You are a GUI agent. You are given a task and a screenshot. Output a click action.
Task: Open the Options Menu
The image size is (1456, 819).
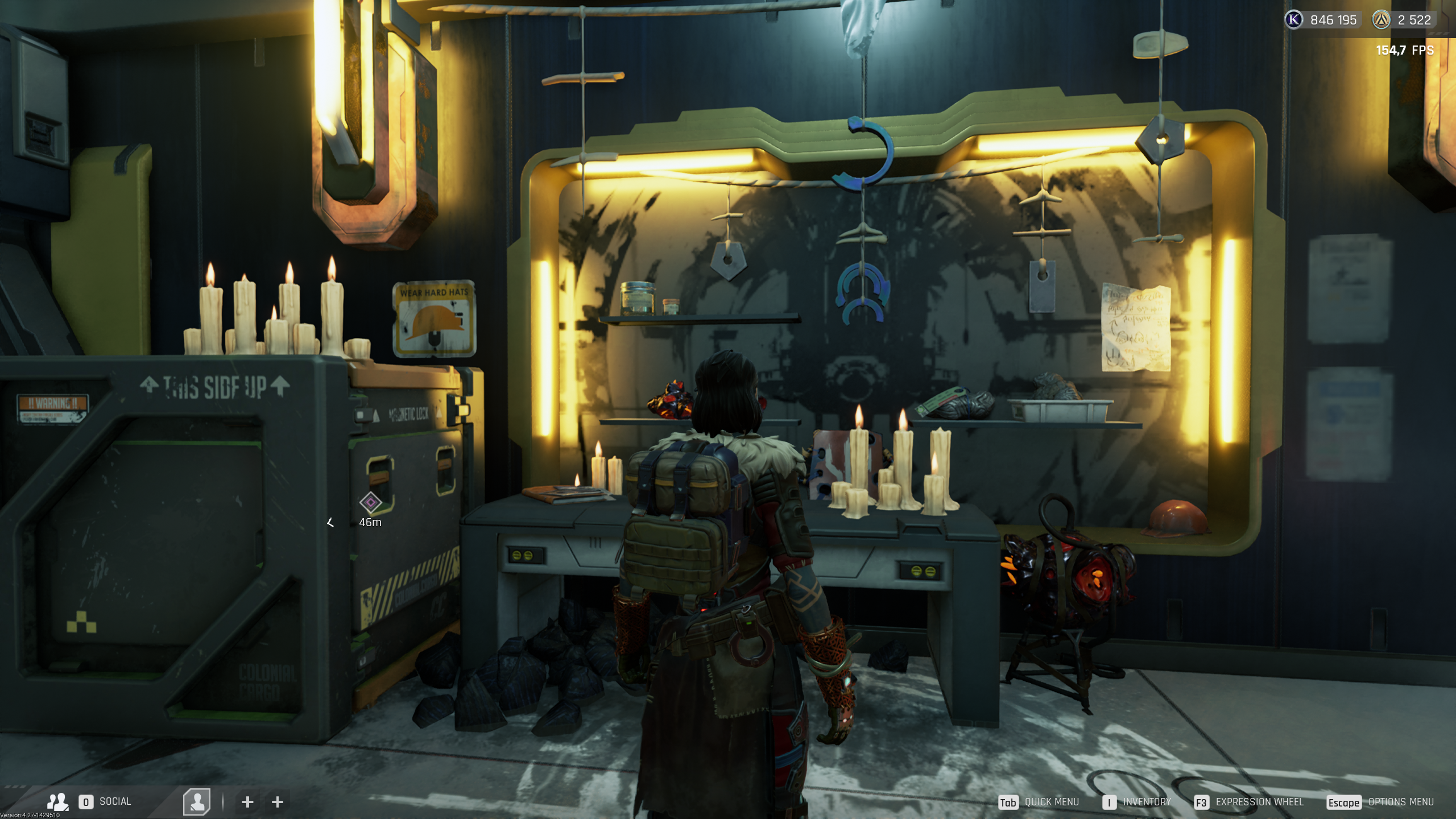click(x=1400, y=802)
